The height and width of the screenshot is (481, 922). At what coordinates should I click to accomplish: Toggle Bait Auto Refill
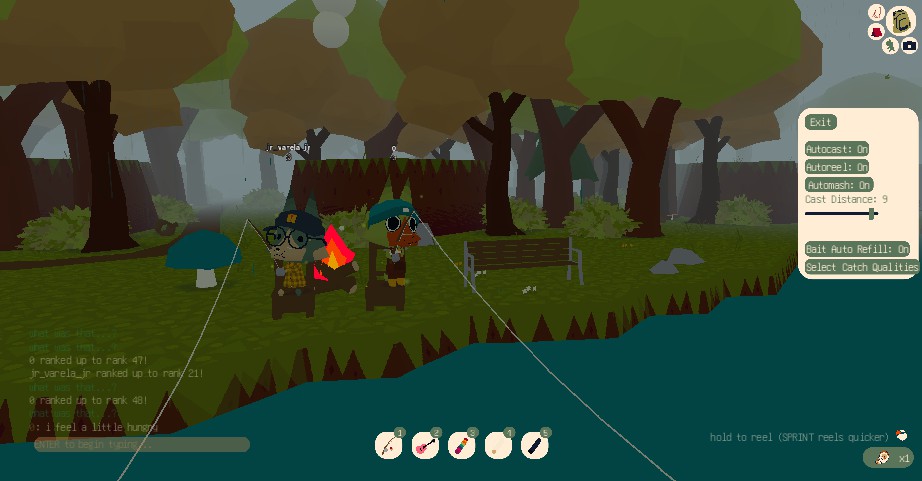[858, 249]
